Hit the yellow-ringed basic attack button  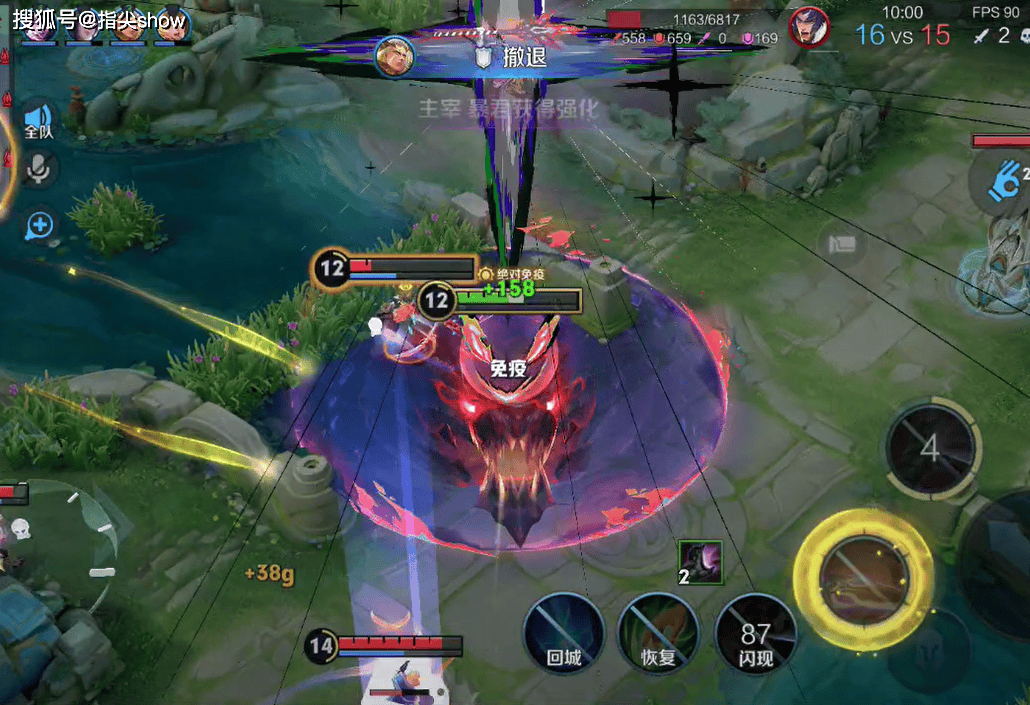click(863, 578)
